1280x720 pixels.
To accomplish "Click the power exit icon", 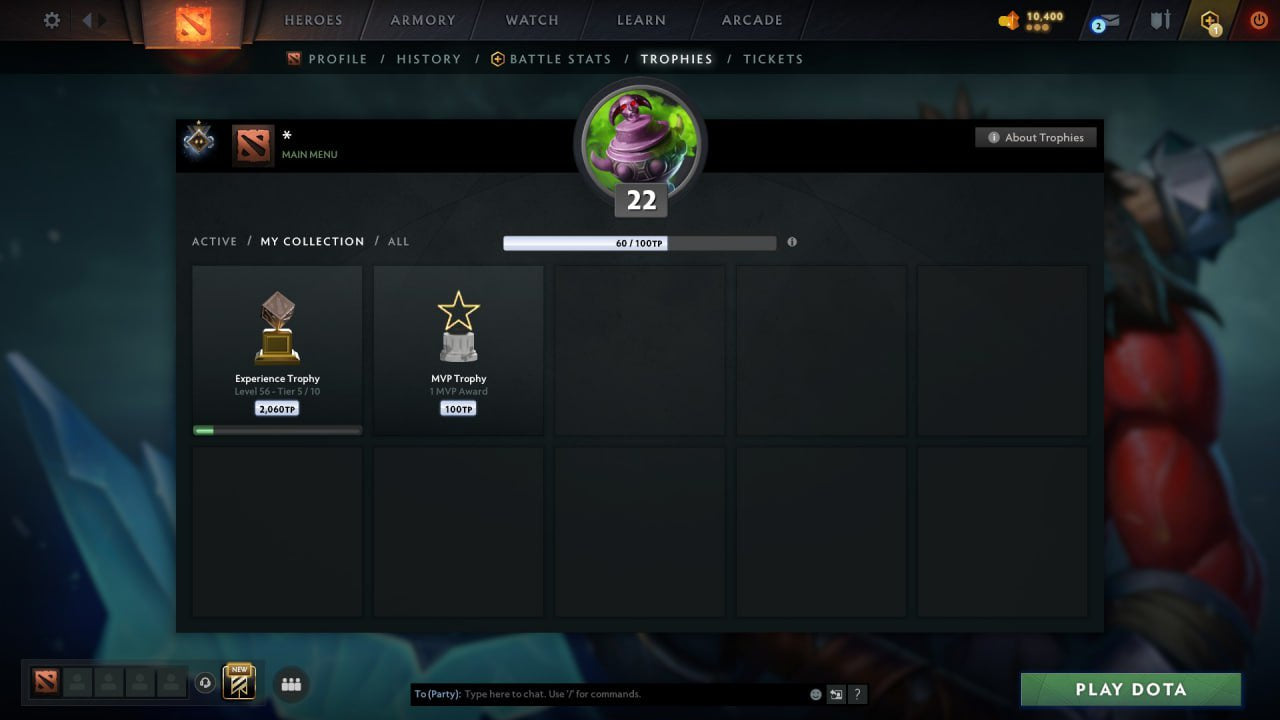I will (1257, 20).
